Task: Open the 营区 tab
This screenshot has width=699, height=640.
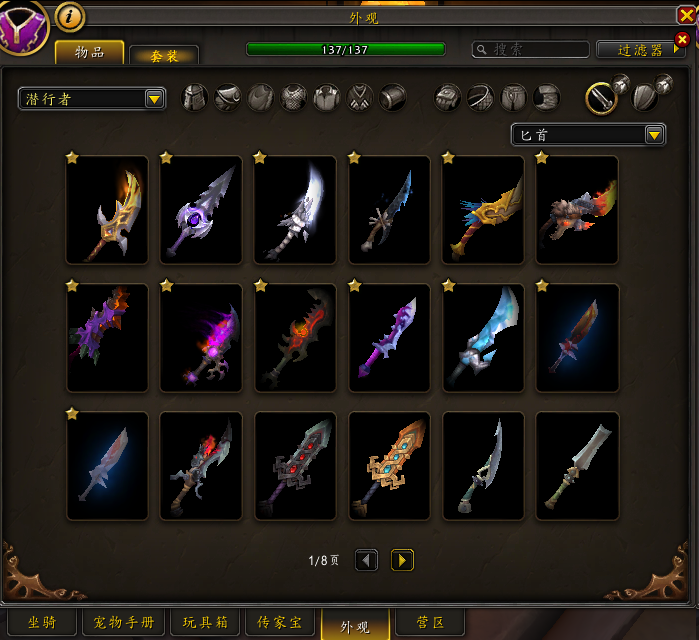Action: (430, 623)
